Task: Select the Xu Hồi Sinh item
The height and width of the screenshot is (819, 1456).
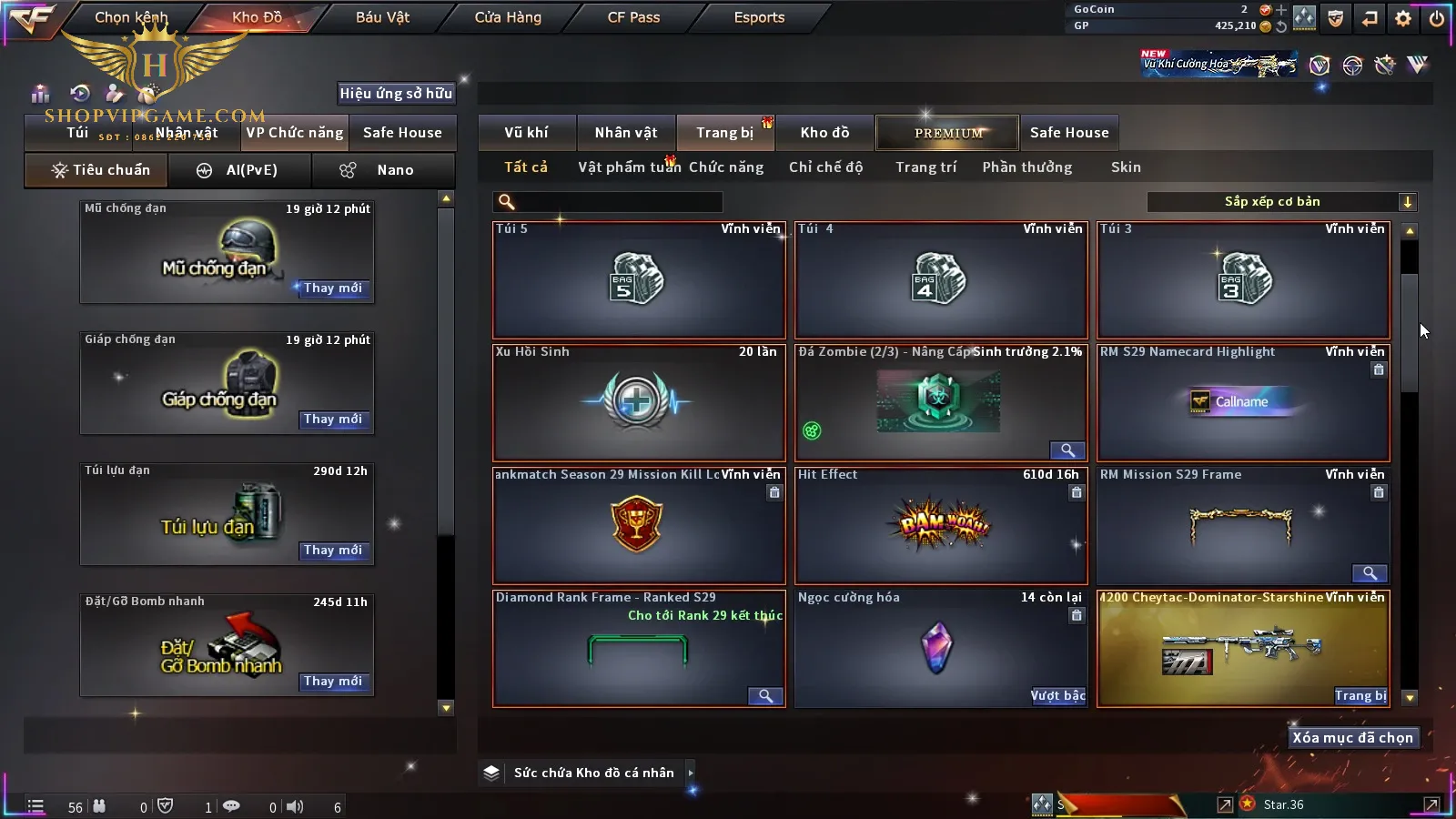Action: click(638, 402)
